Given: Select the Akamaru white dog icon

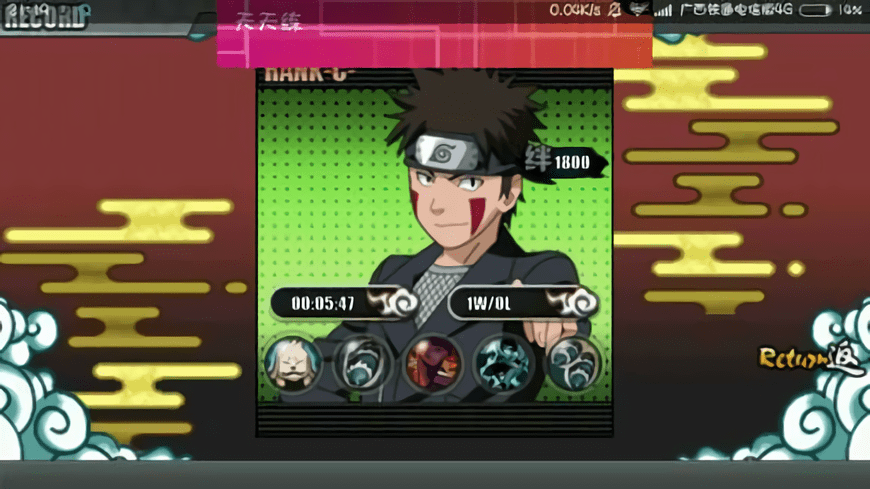Looking at the screenshot, I should click(293, 362).
